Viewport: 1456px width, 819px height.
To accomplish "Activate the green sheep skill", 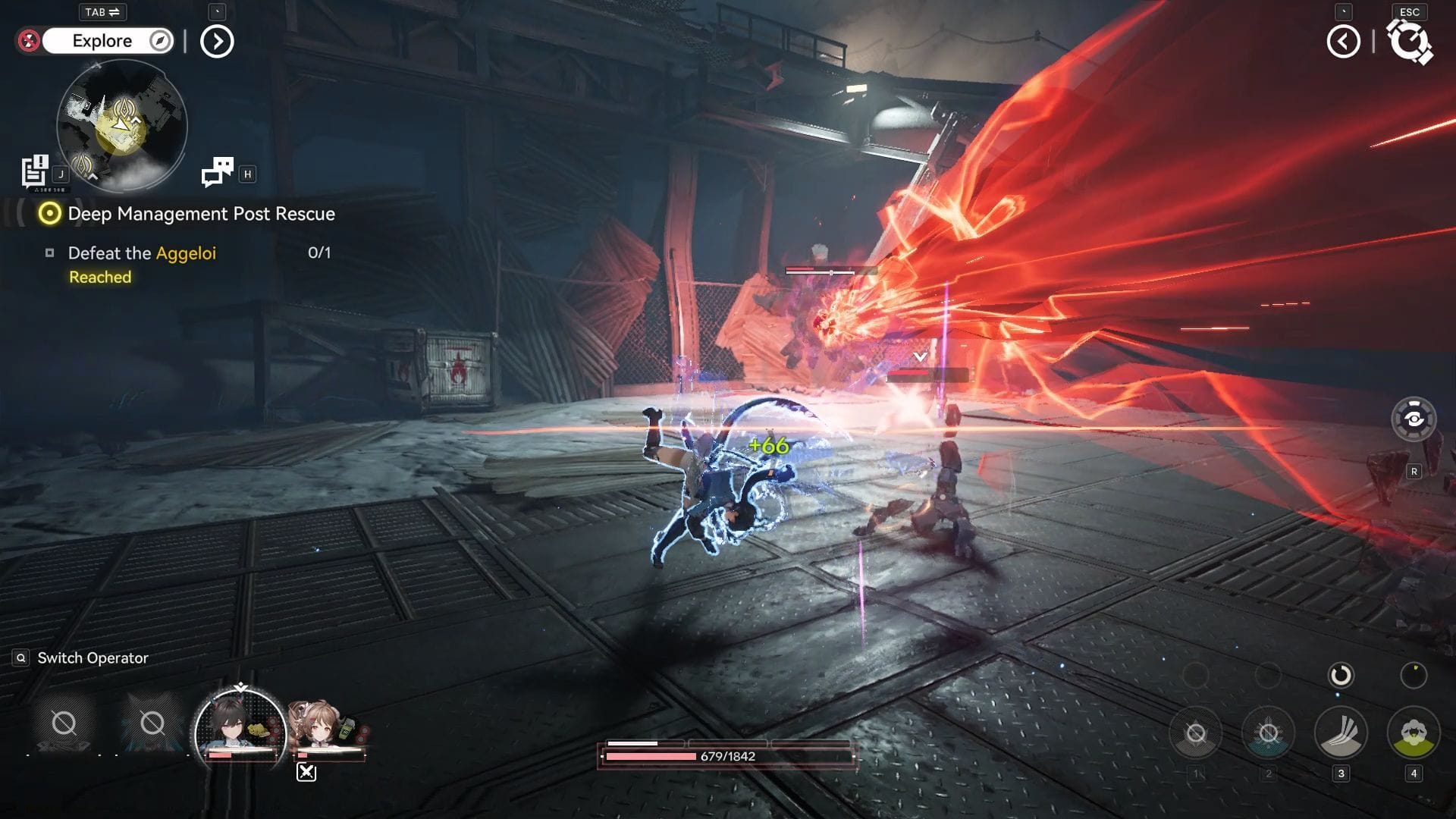I will [1414, 733].
